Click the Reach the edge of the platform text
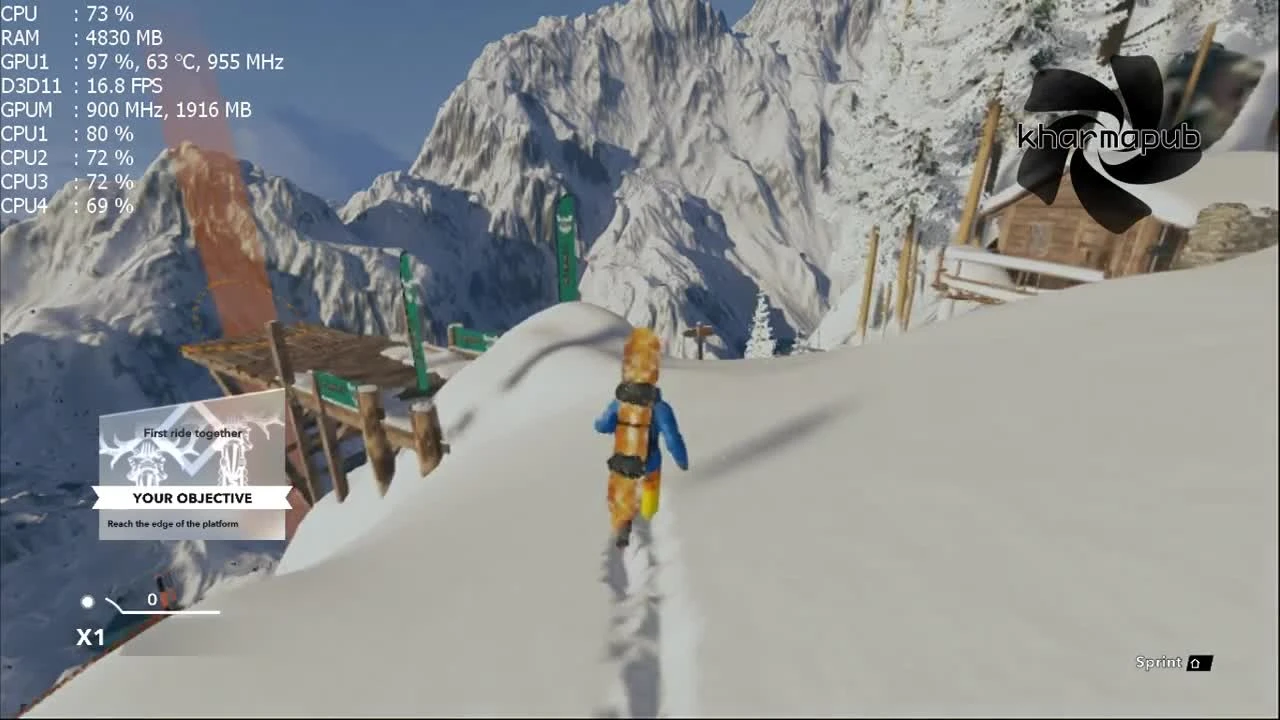 click(x=175, y=523)
